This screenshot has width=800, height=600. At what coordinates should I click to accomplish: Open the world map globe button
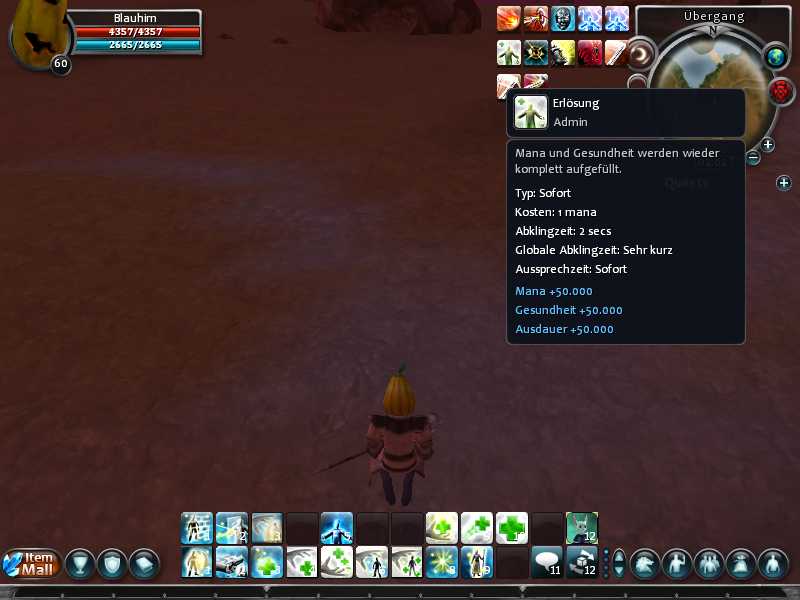pyautogui.click(x=776, y=58)
